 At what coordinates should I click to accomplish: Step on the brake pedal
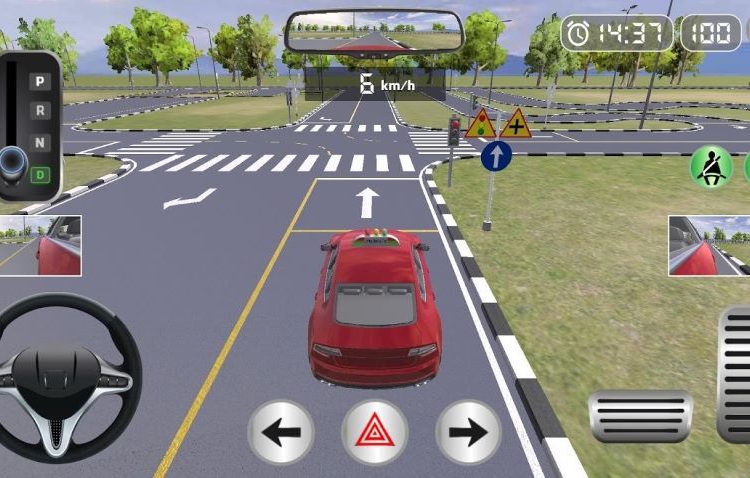640,415
